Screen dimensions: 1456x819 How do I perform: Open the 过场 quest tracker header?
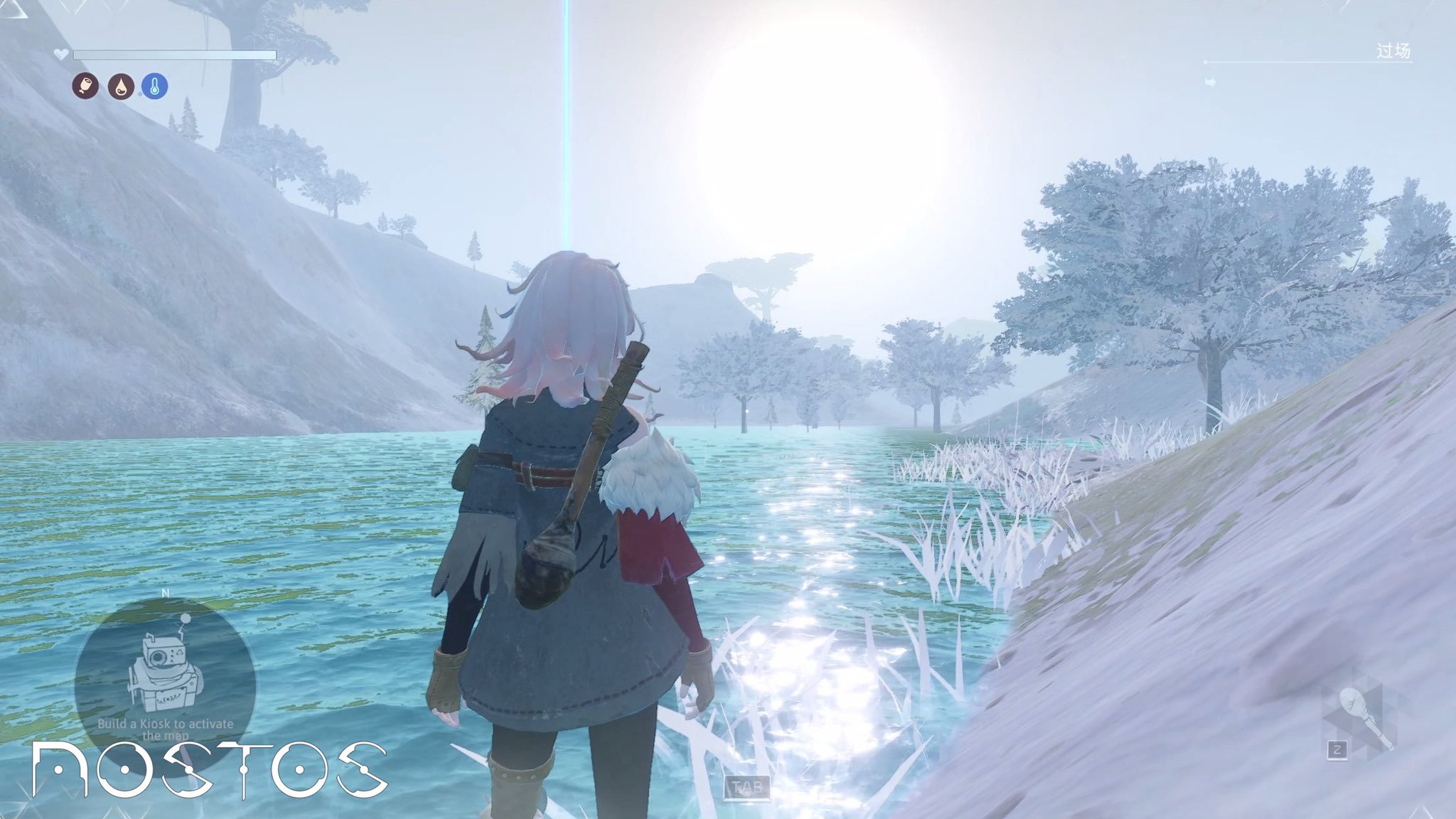click(x=1392, y=52)
